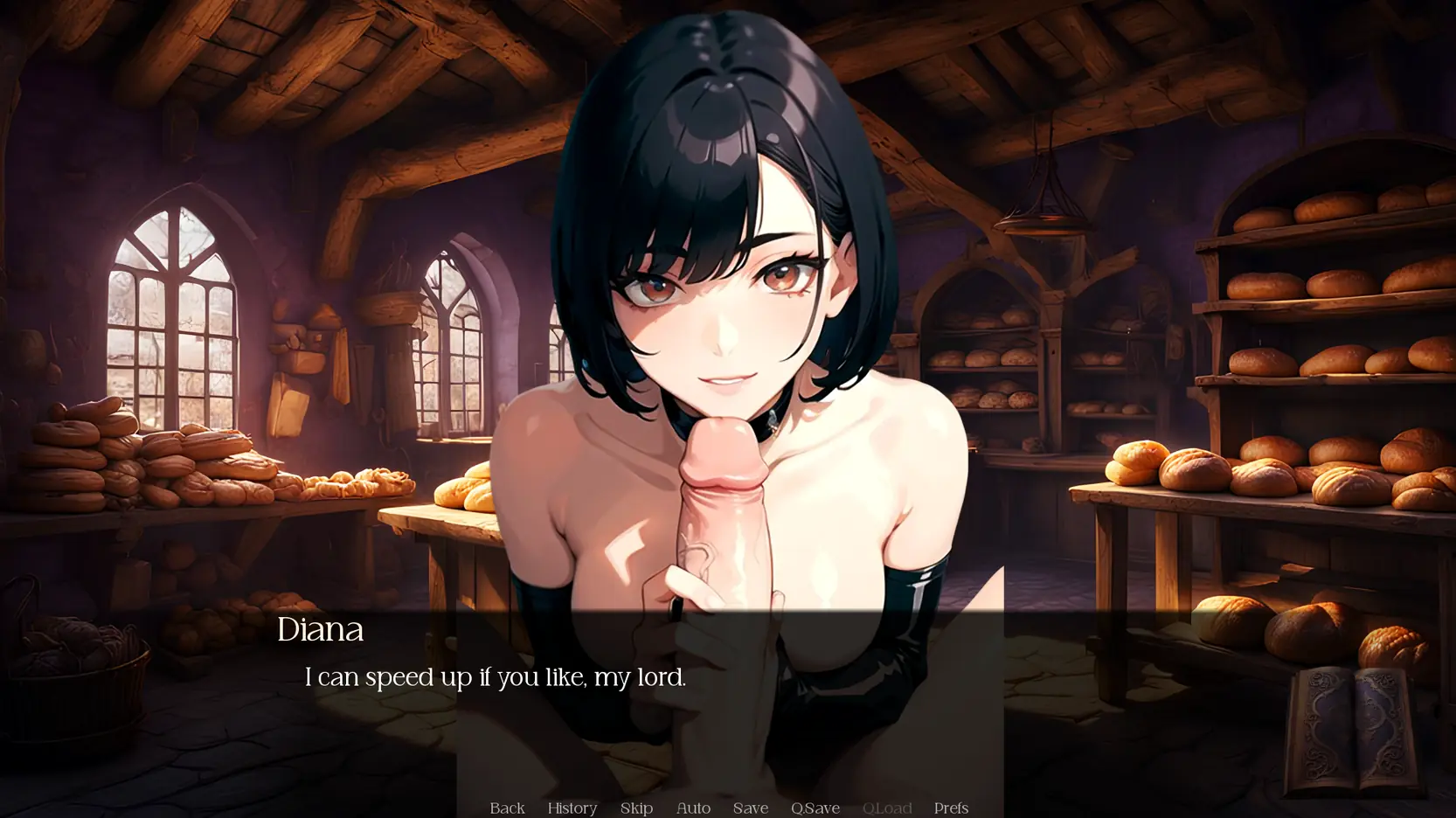Open the dialogue History log
1456x818 pixels.
[x=572, y=808]
